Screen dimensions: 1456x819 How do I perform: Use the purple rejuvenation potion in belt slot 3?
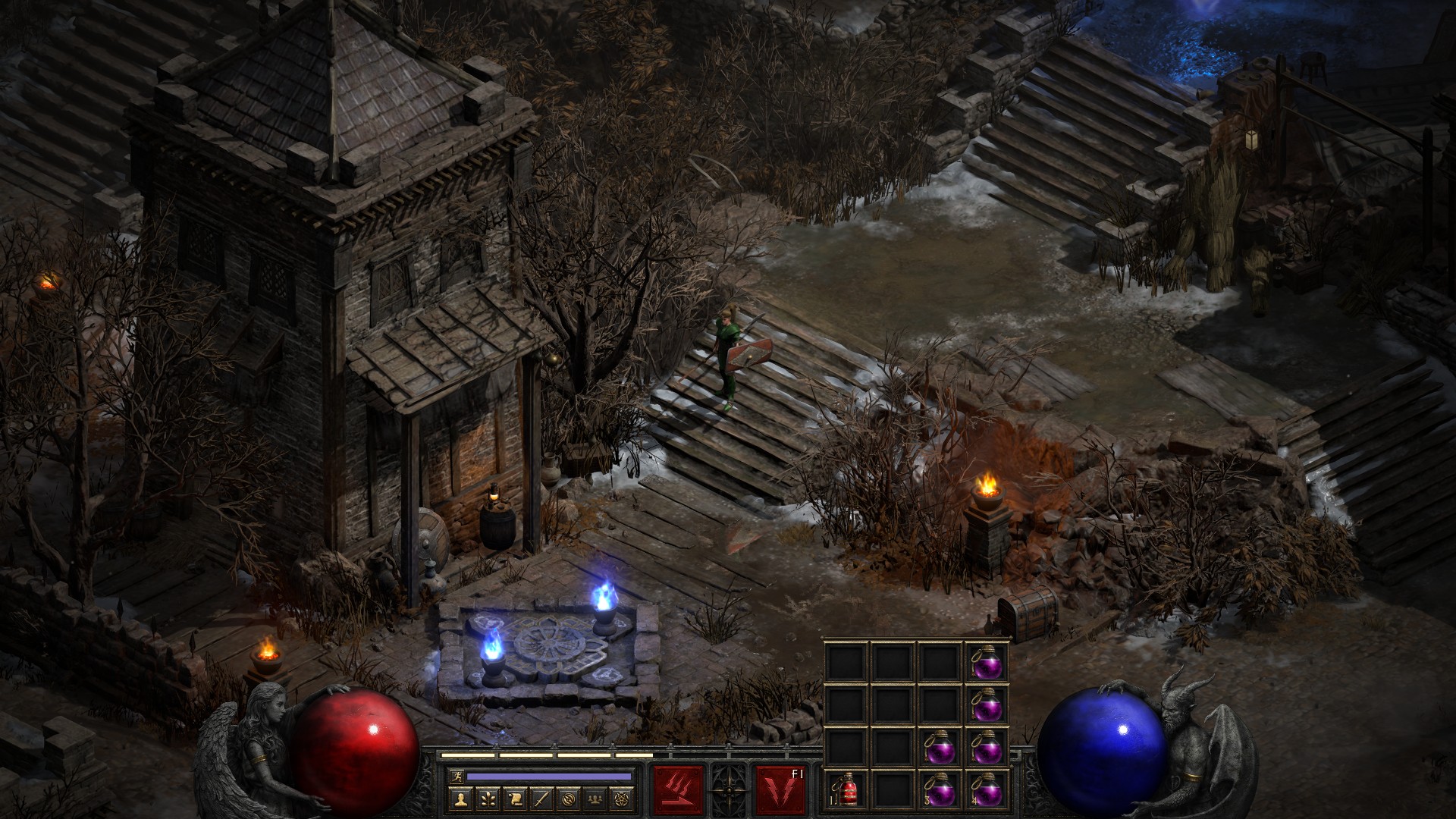coord(940,790)
